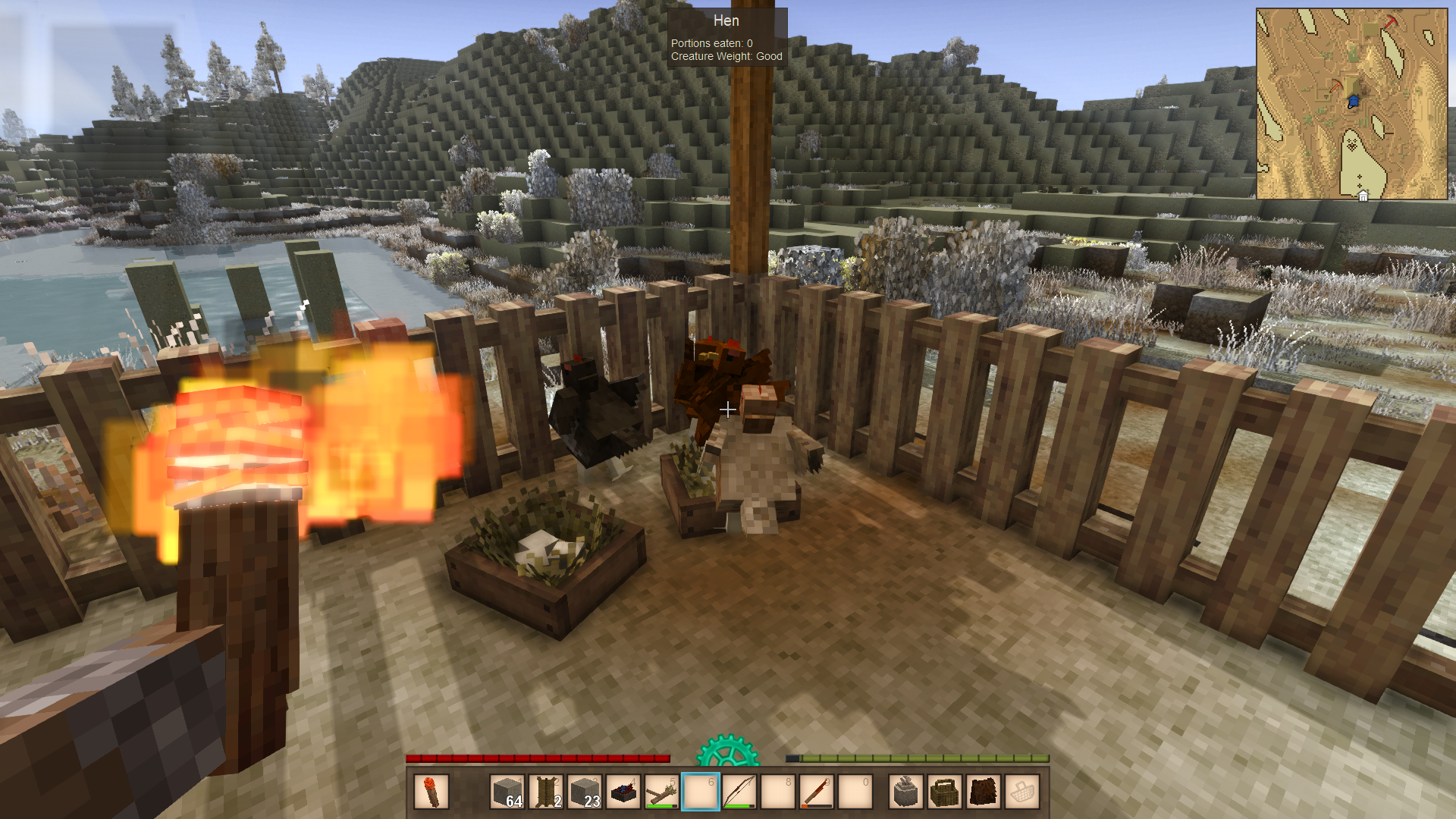Choose the hide stack of 2

(x=546, y=792)
